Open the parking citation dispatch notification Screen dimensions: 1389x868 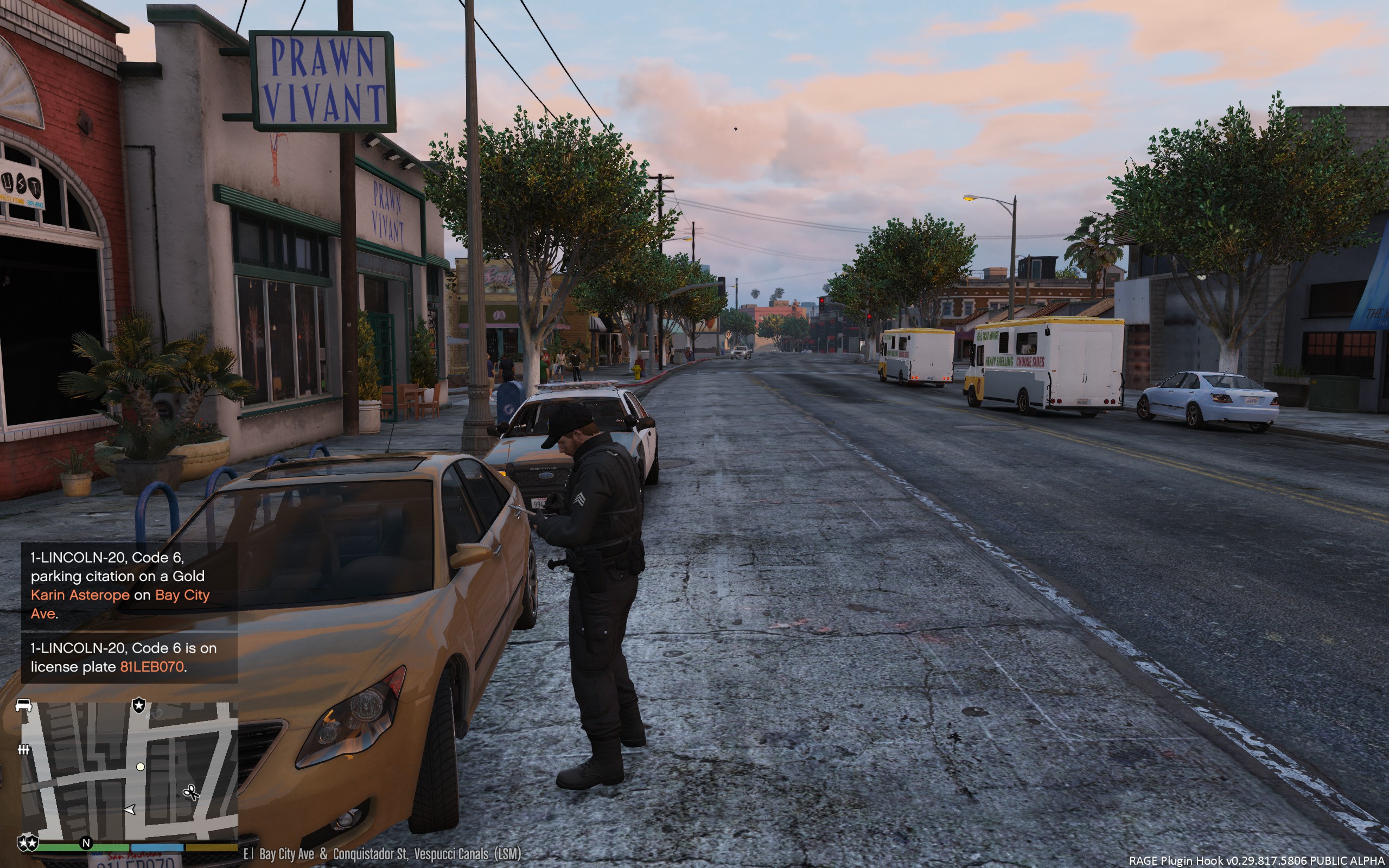[x=129, y=585]
